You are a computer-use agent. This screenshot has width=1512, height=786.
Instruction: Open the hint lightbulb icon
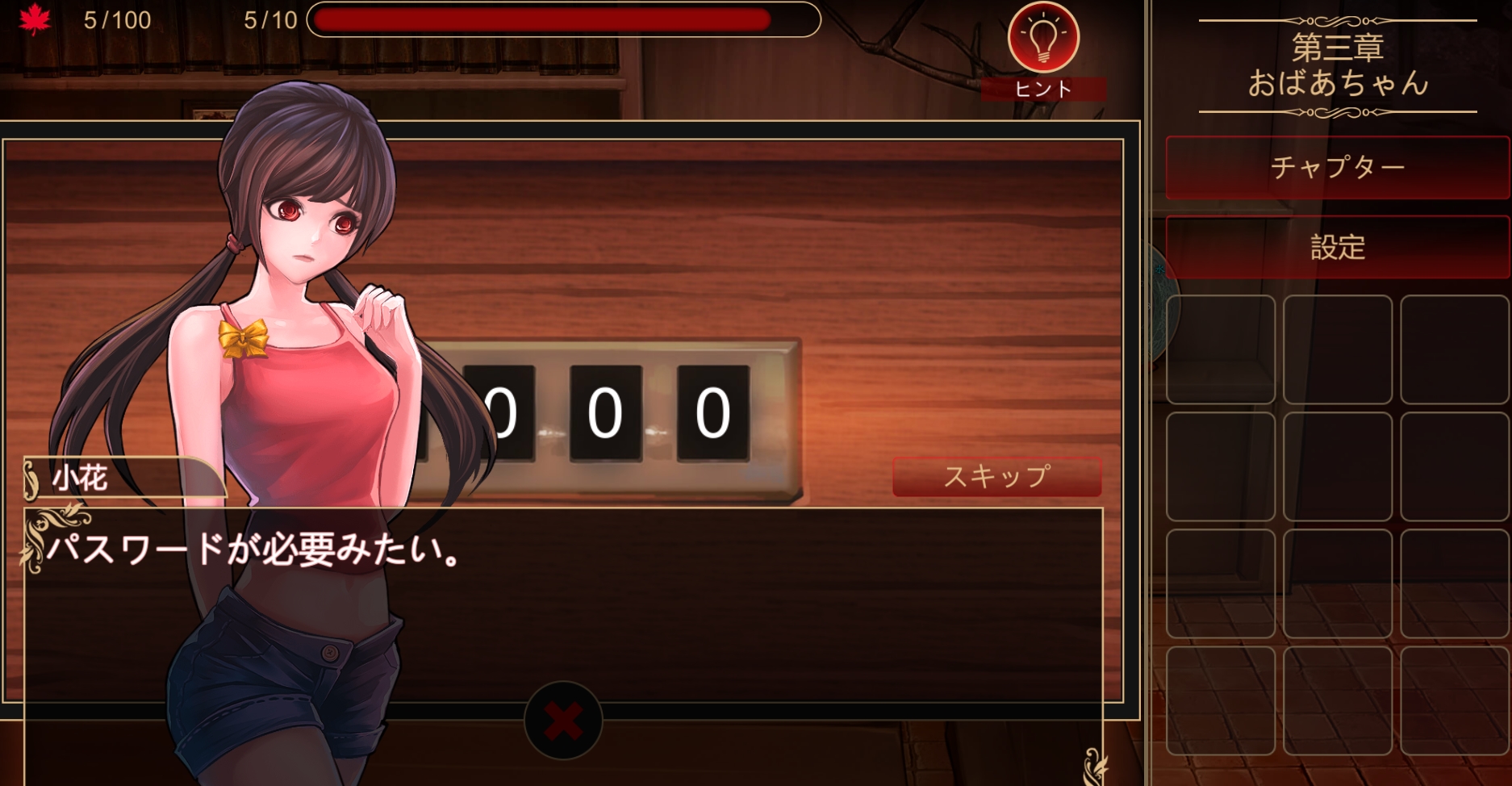click(1042, 36)
